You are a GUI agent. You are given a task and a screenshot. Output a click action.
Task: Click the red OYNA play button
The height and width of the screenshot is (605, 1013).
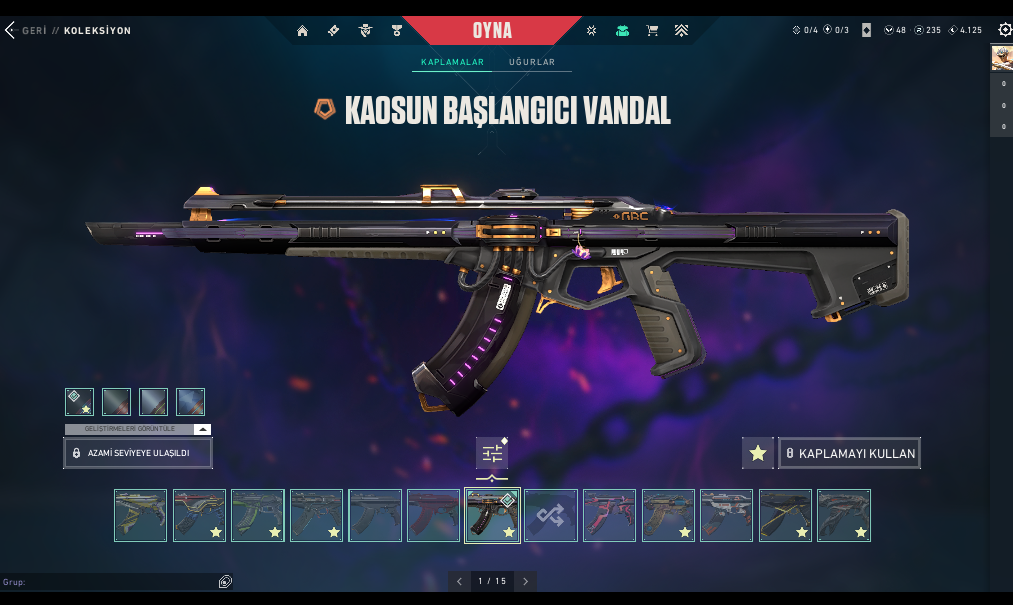point(491,31)
